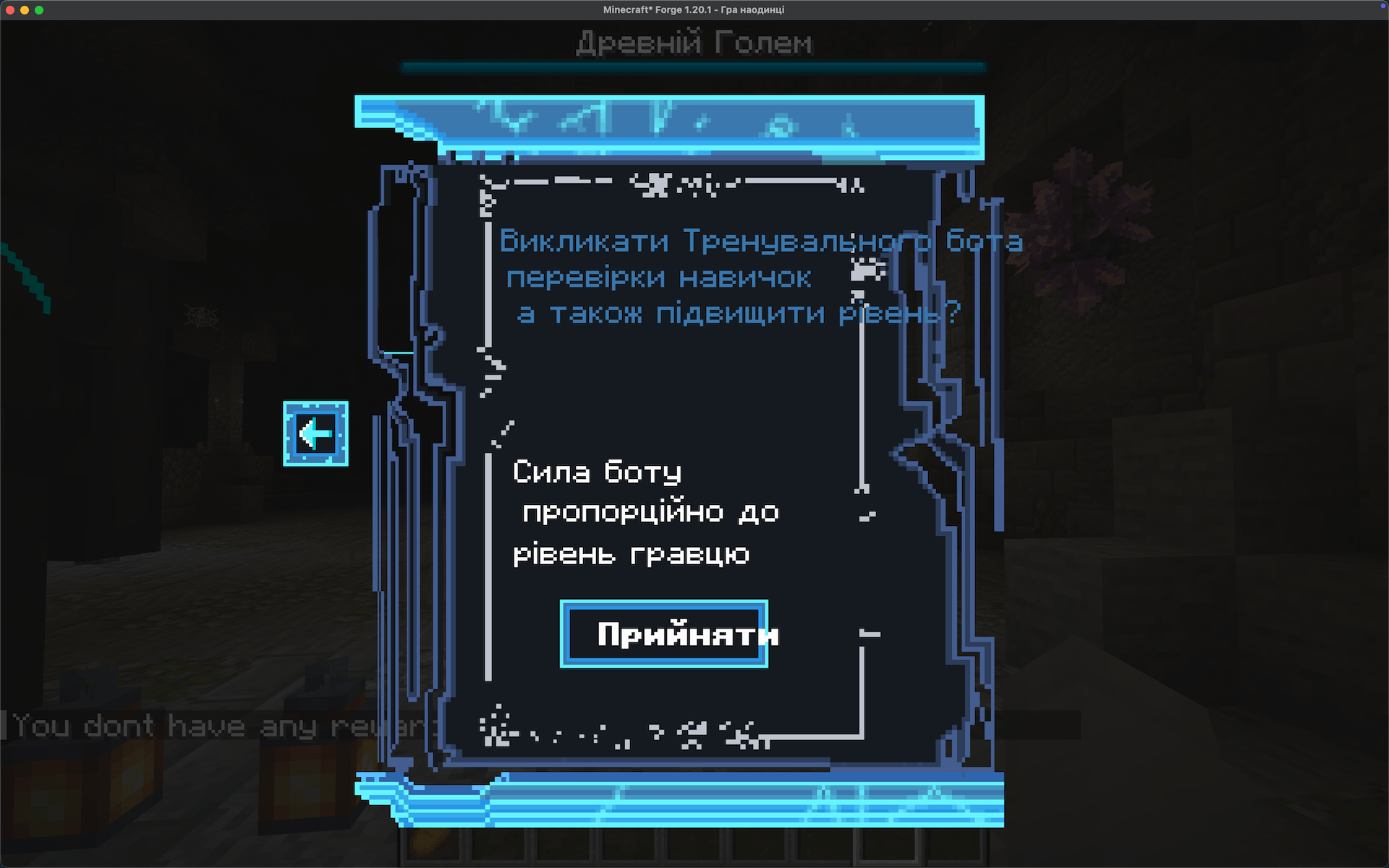Click the dark dialog background panel

(x=687, y=398)
